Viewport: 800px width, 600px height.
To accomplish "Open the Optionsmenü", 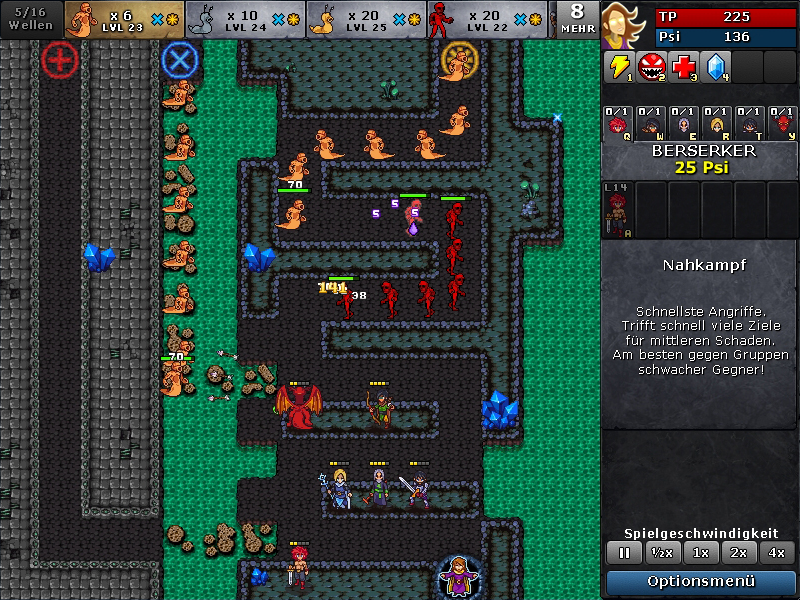I will click(x=698, y=582).
